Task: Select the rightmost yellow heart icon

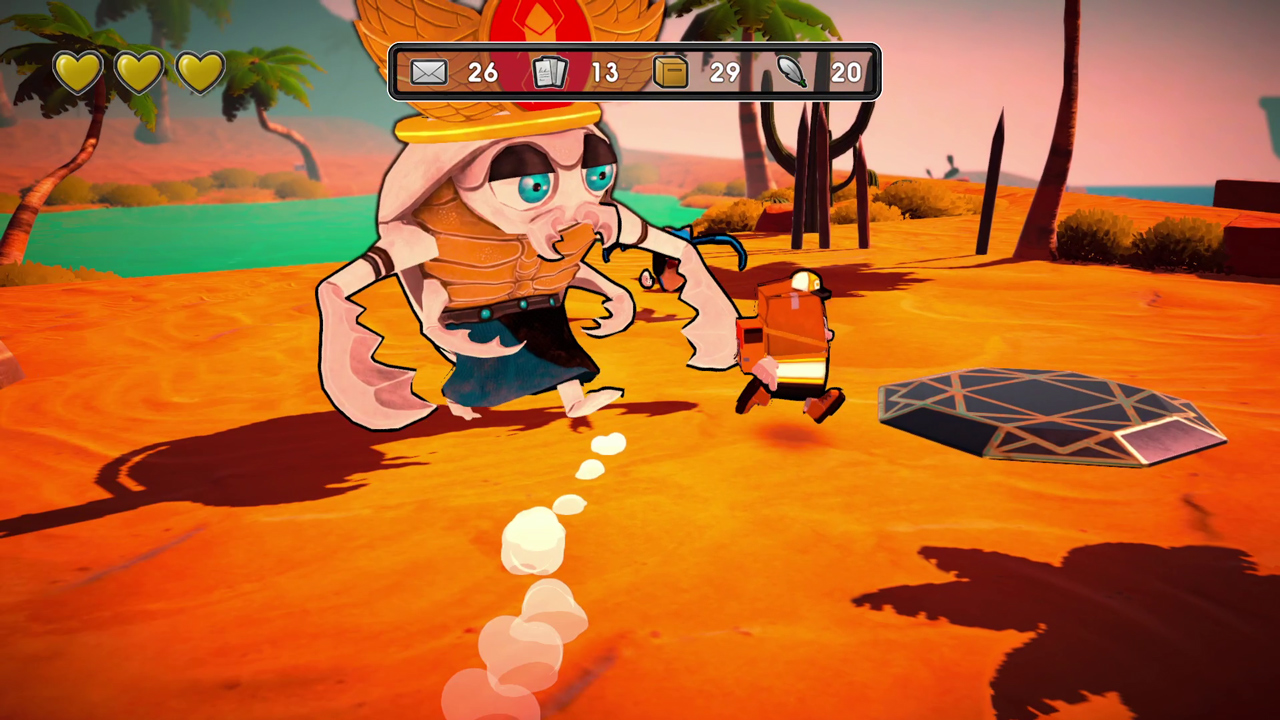Action: click(198, 70)
